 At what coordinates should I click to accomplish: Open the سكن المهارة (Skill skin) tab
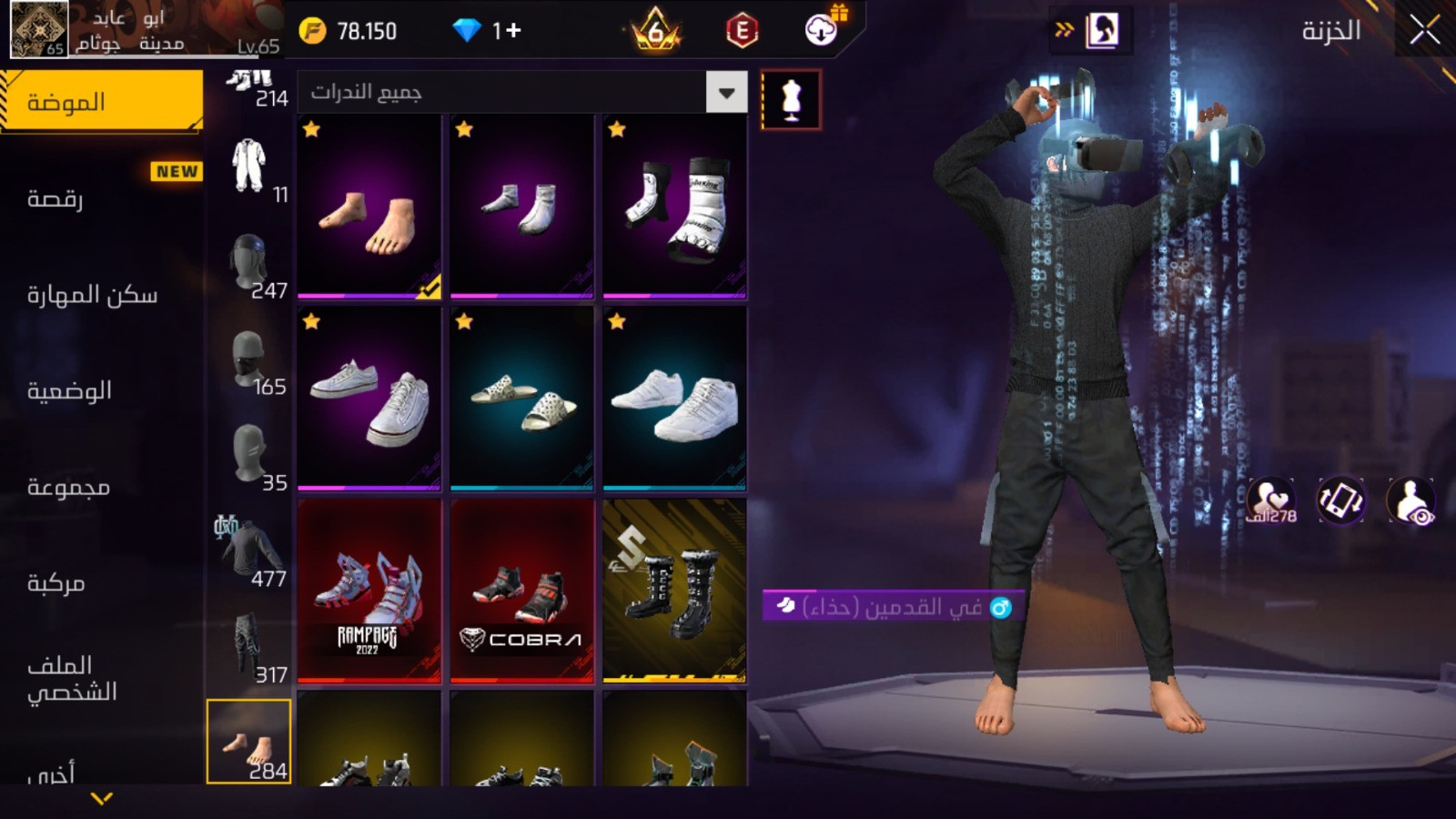[92, 295]
